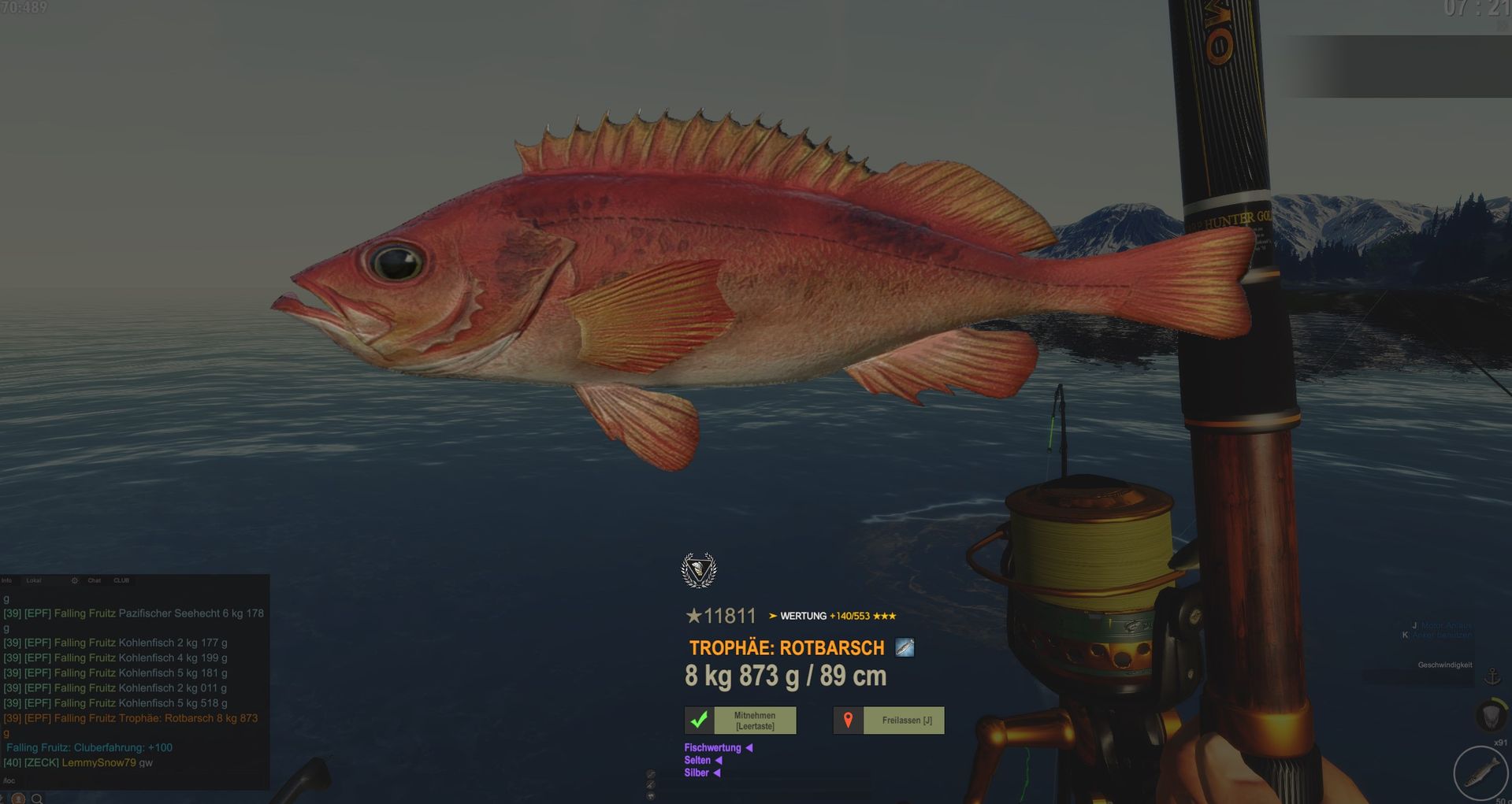This screenshot has width=1512, height=804.
Task: Switch to the Lokal chat tab
Action: (34, 580)
